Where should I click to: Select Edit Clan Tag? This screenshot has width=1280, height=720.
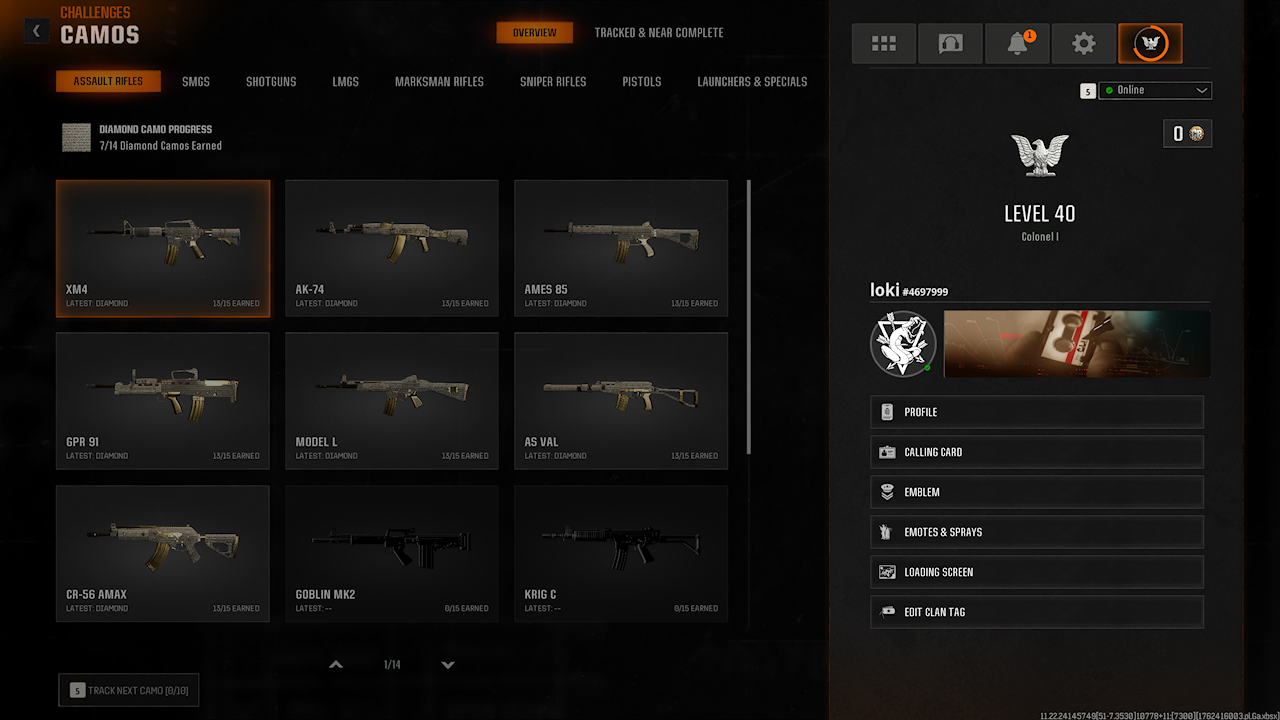(x=1036, y=611)
